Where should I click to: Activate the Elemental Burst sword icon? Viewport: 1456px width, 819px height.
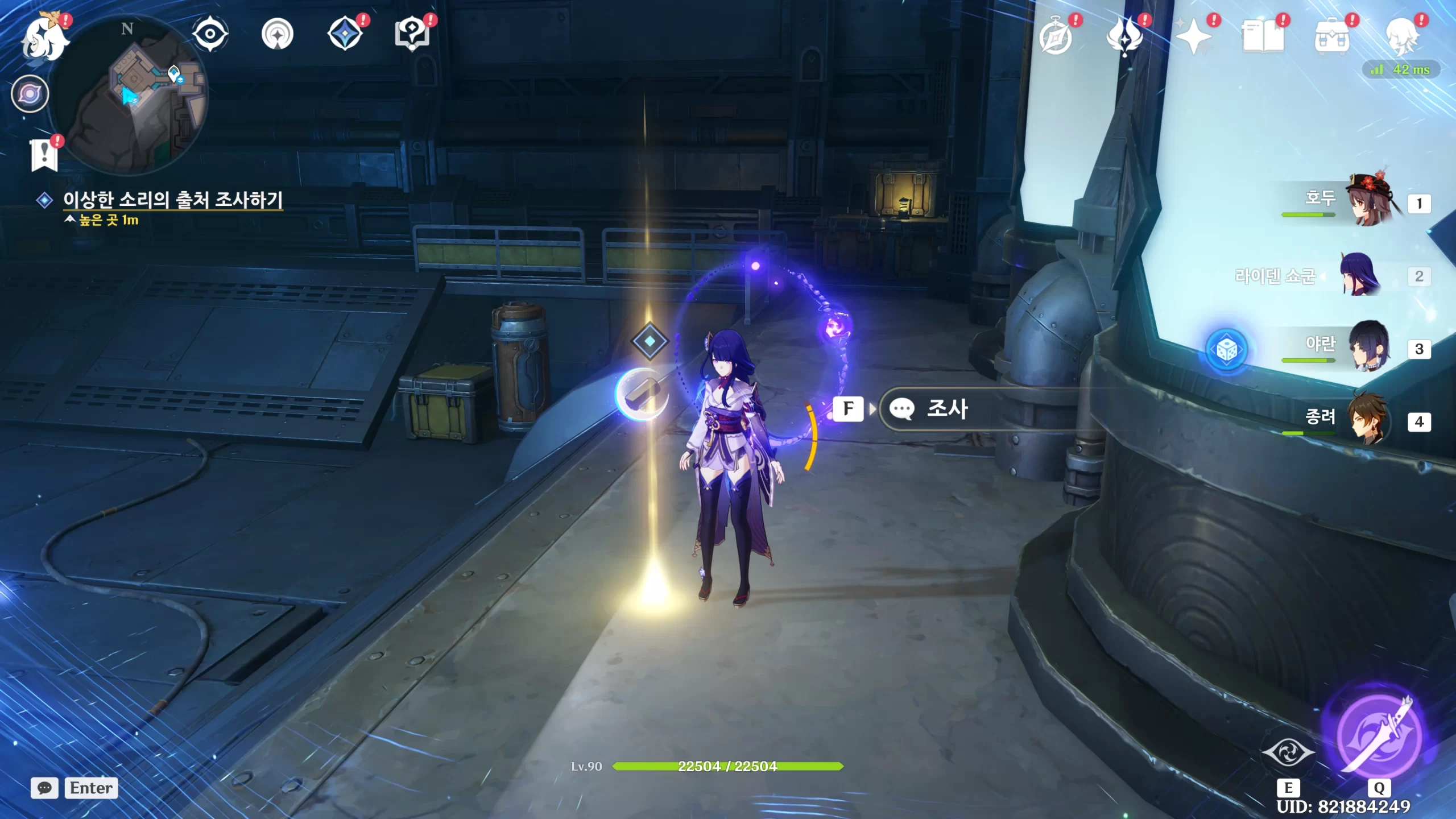(x=1379, y=736)
